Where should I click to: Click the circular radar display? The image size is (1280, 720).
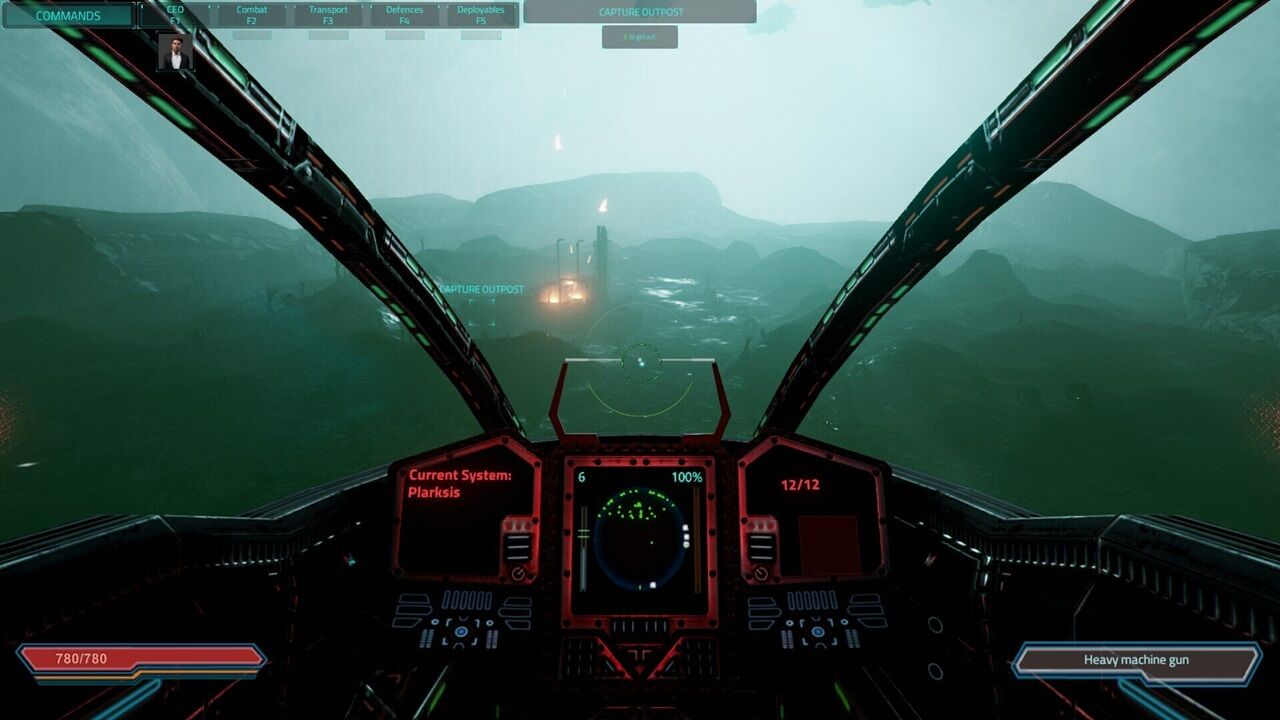640,538
